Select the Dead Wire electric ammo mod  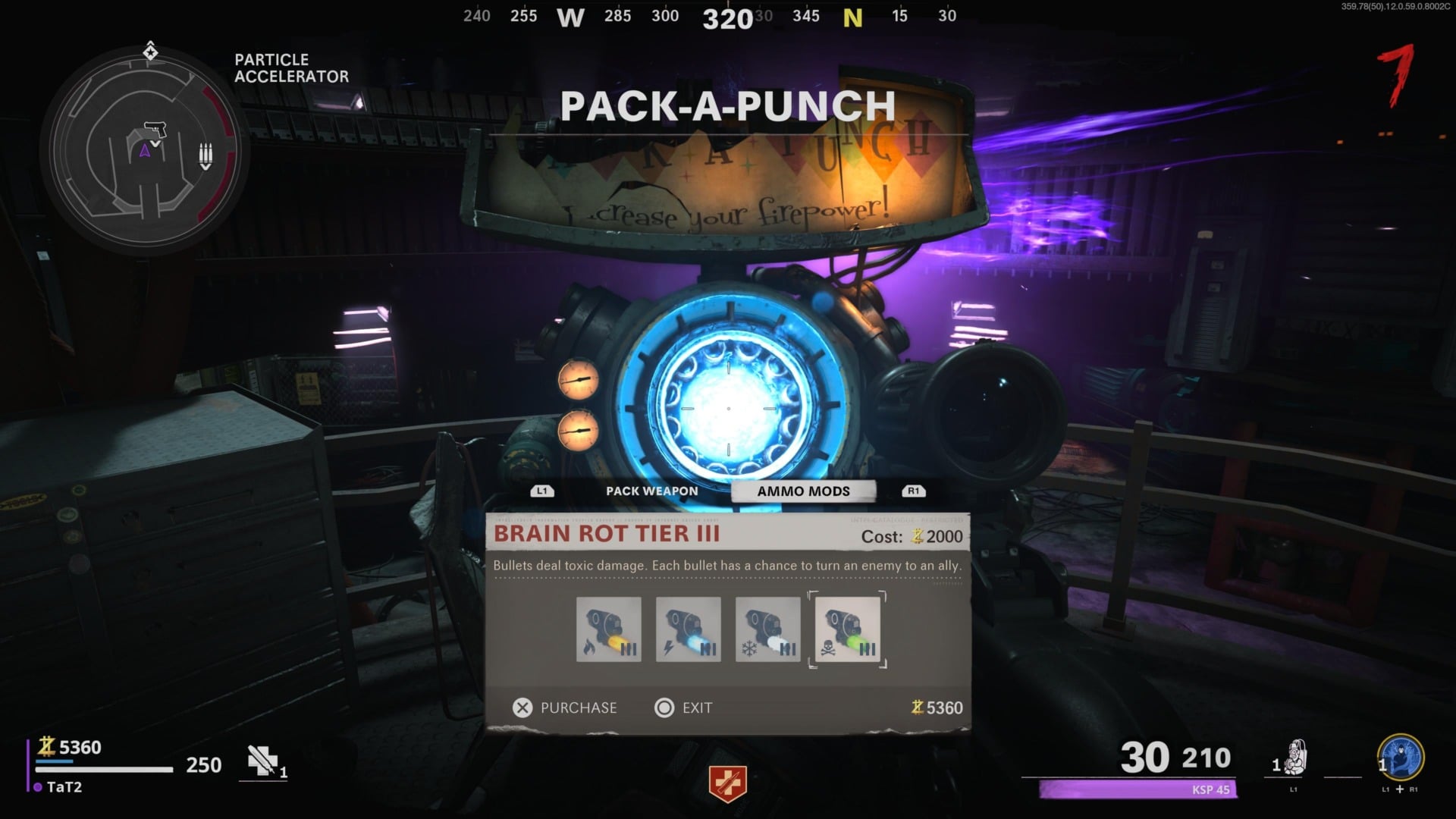coord(688,629)
